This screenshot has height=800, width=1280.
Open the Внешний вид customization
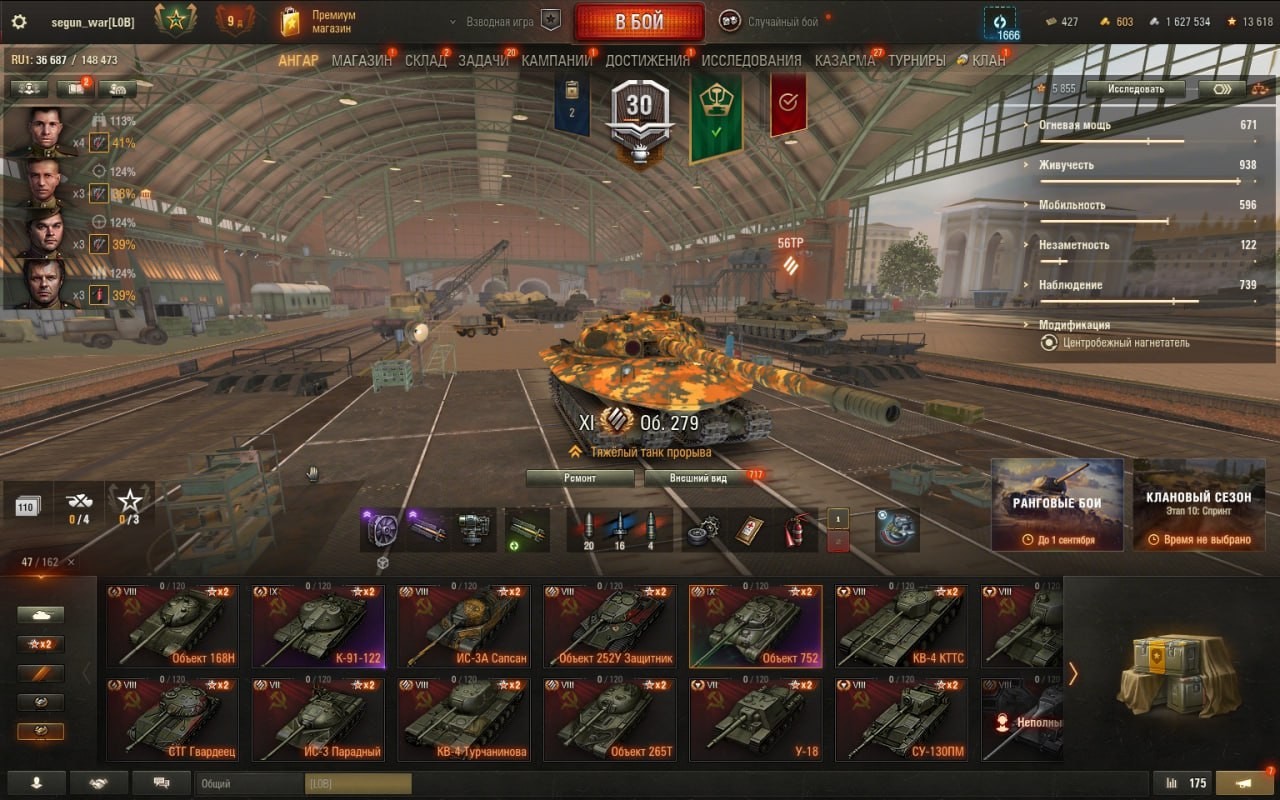[x=700, y=478]
